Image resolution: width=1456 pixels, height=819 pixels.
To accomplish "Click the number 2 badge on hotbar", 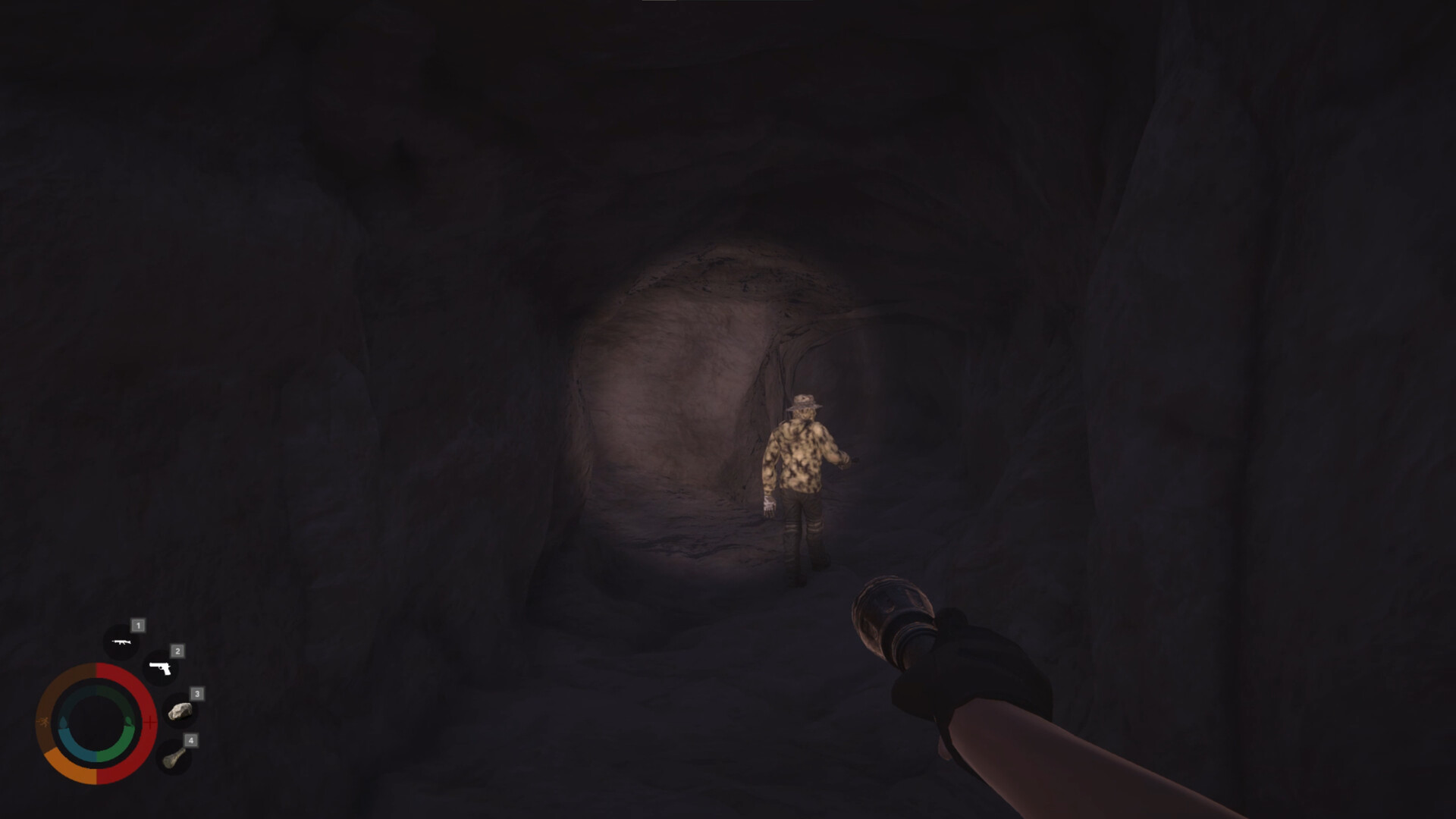I will point(177,651).
